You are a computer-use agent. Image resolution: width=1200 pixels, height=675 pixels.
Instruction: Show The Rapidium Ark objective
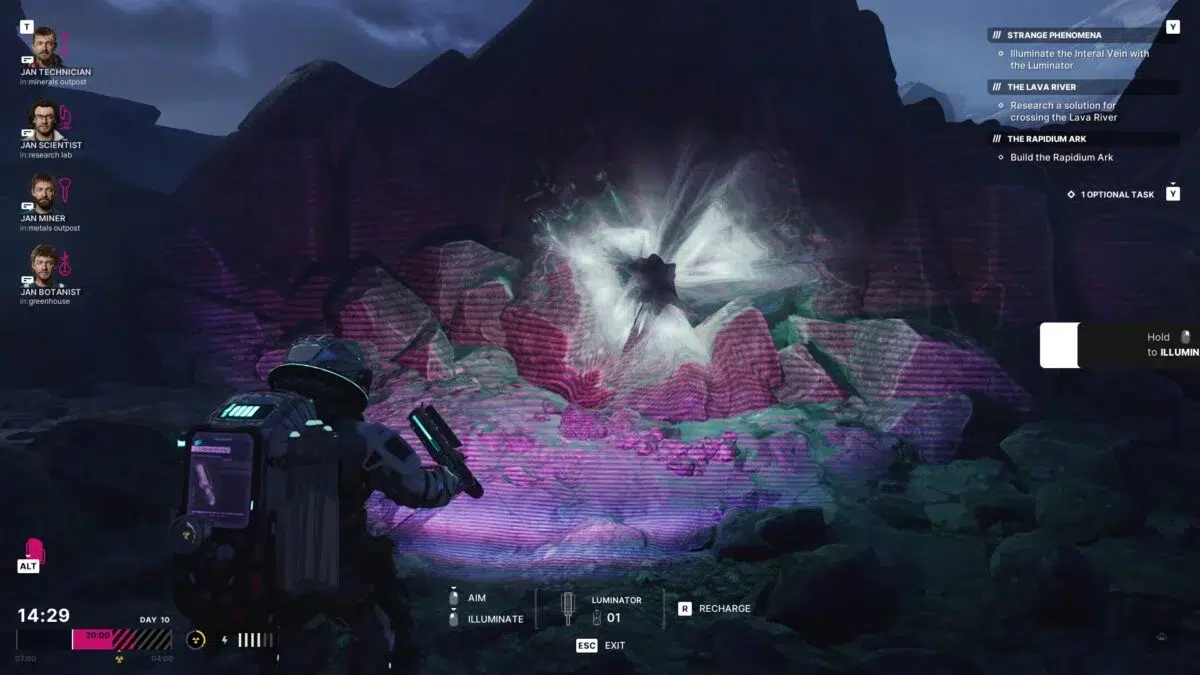[1046, 139]
